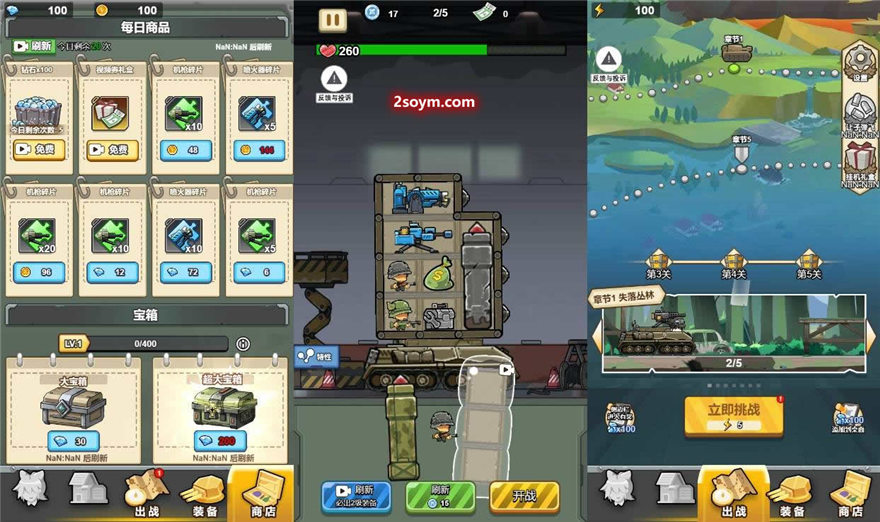Buy the 大宝箱 chest for 30 diamonds
Screen dimensions: 880x522
click(x=73, y=441)
